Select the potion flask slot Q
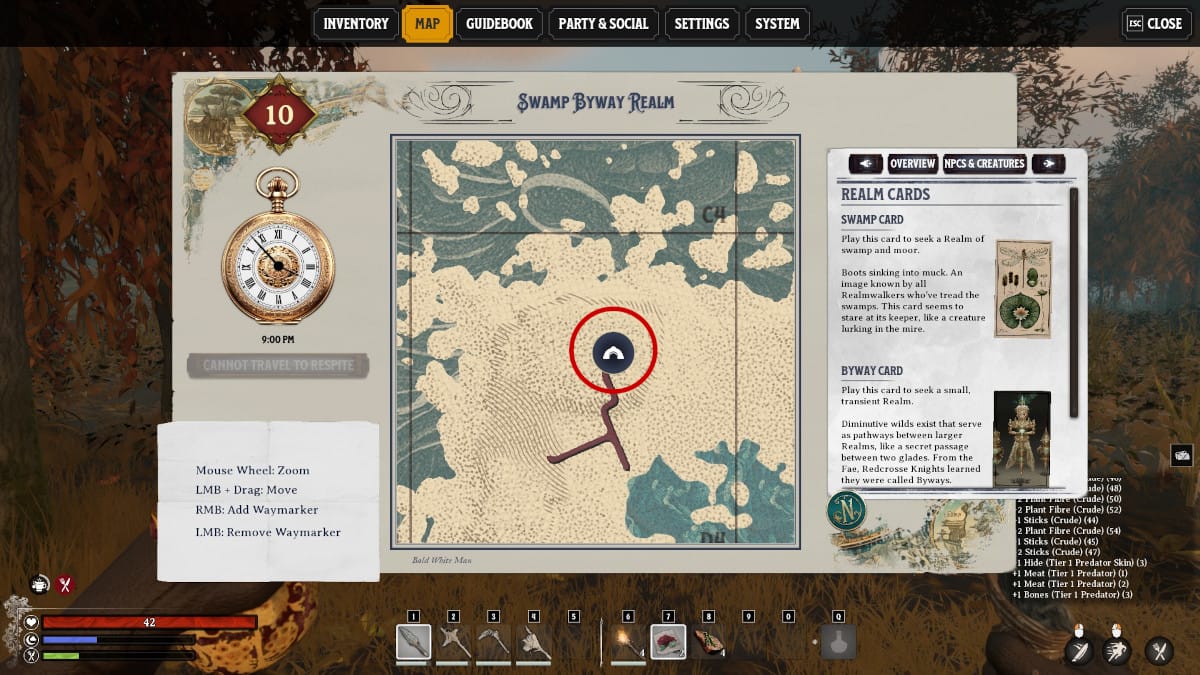The width and height of the screenshot is (1200, 675). [838, 642]
